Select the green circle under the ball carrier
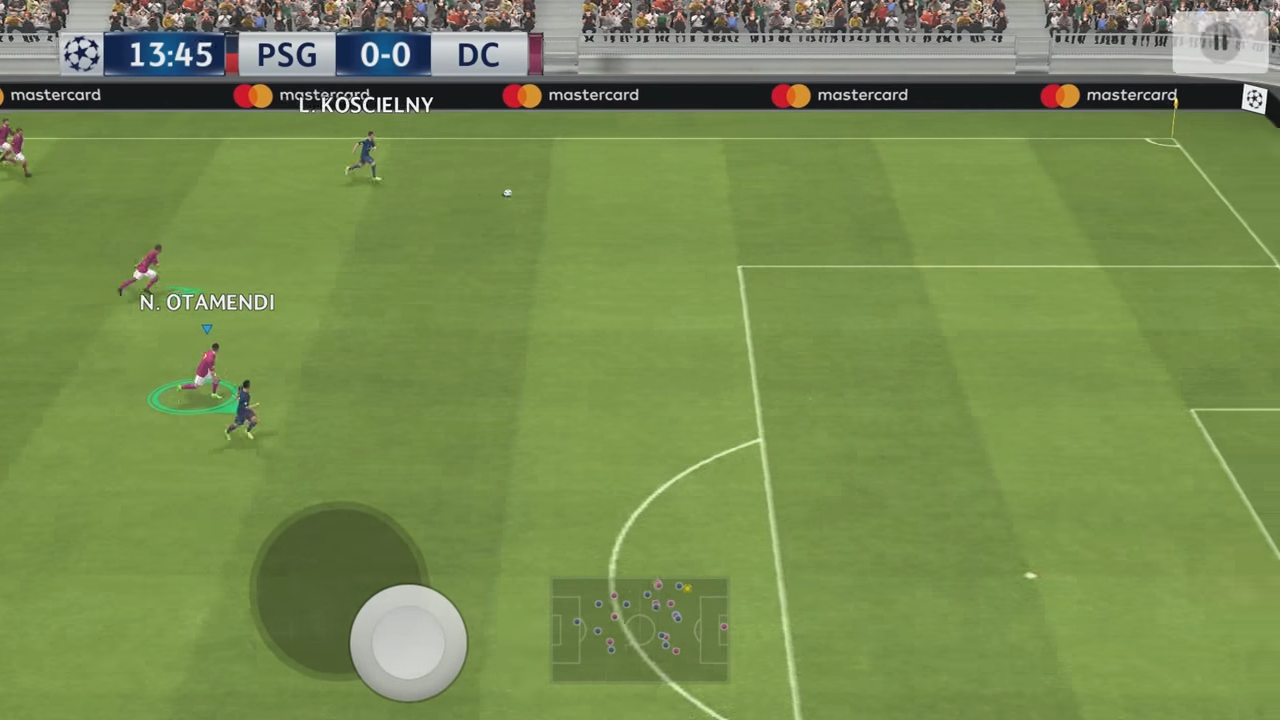The width and height of the screenshot is (1280, 720). (190, 398)
